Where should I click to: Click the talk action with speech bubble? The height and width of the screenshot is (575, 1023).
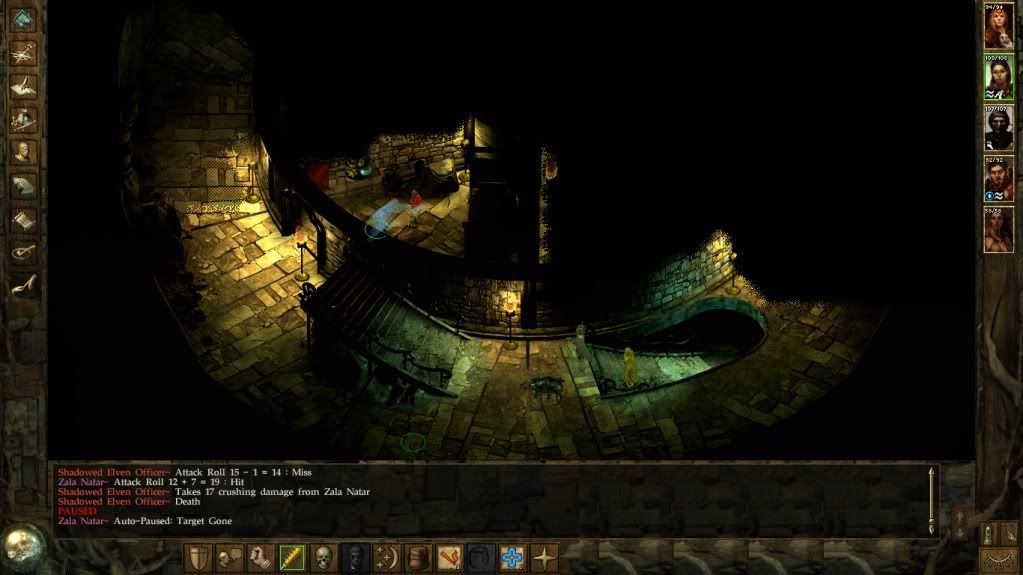click(229, 557)
